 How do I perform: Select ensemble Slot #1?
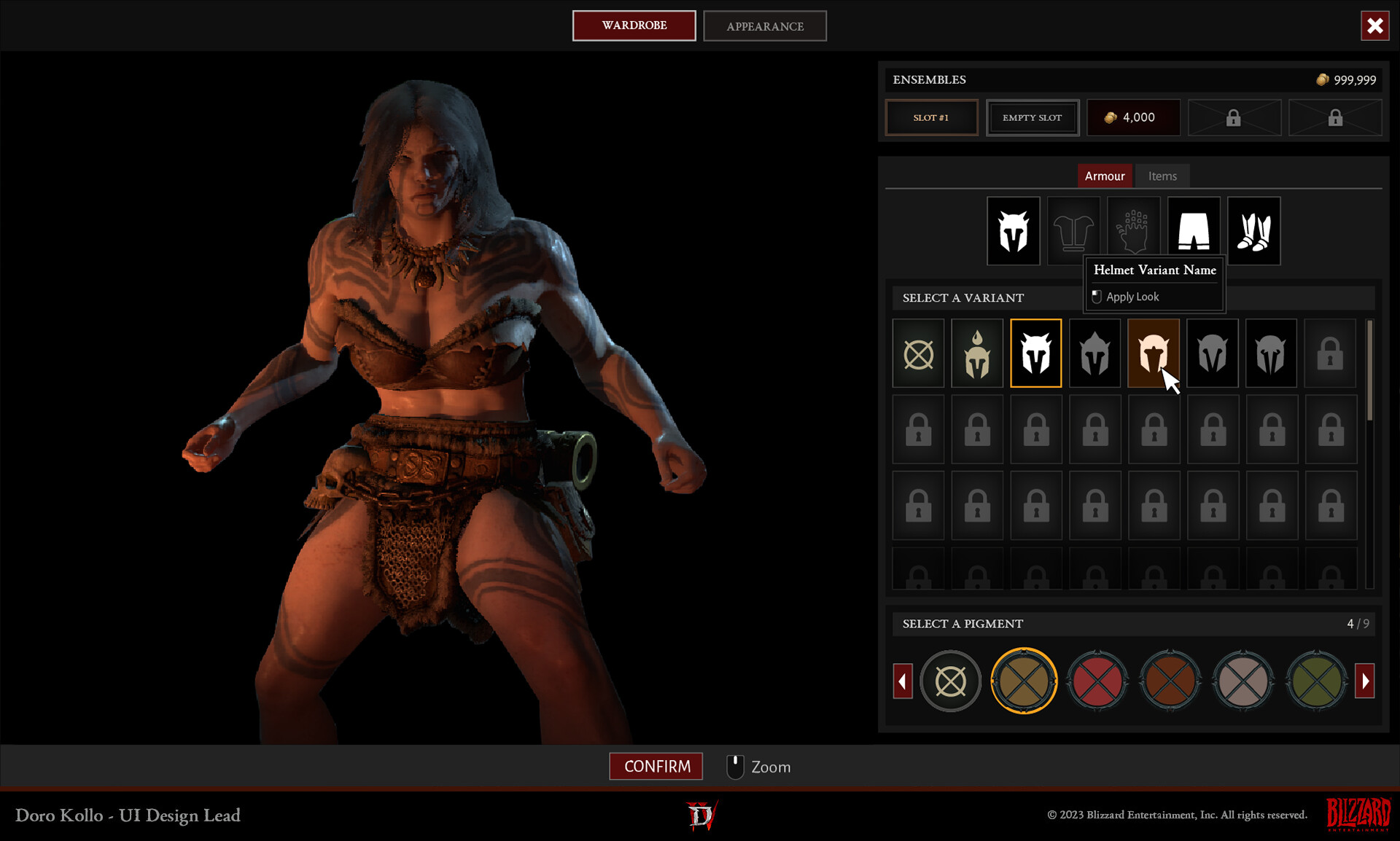point(931,117)
